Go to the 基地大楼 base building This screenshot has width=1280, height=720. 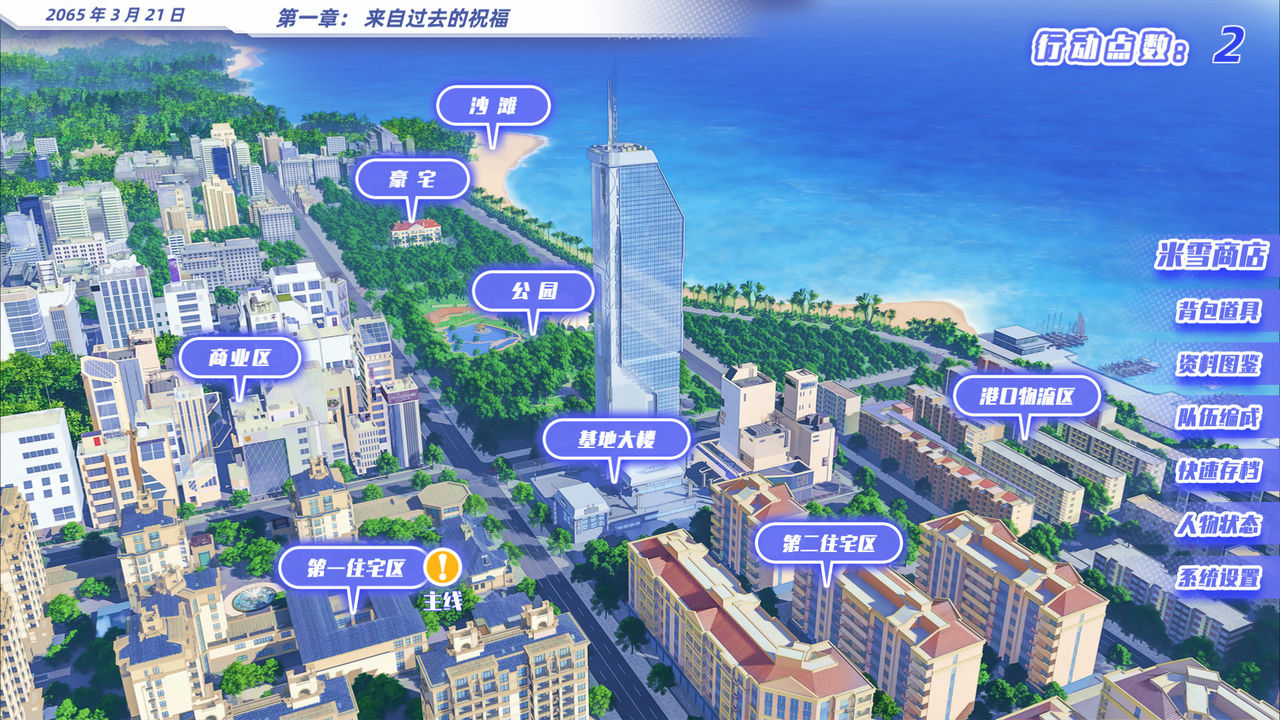pyautogui.click(x=614, y=438)
